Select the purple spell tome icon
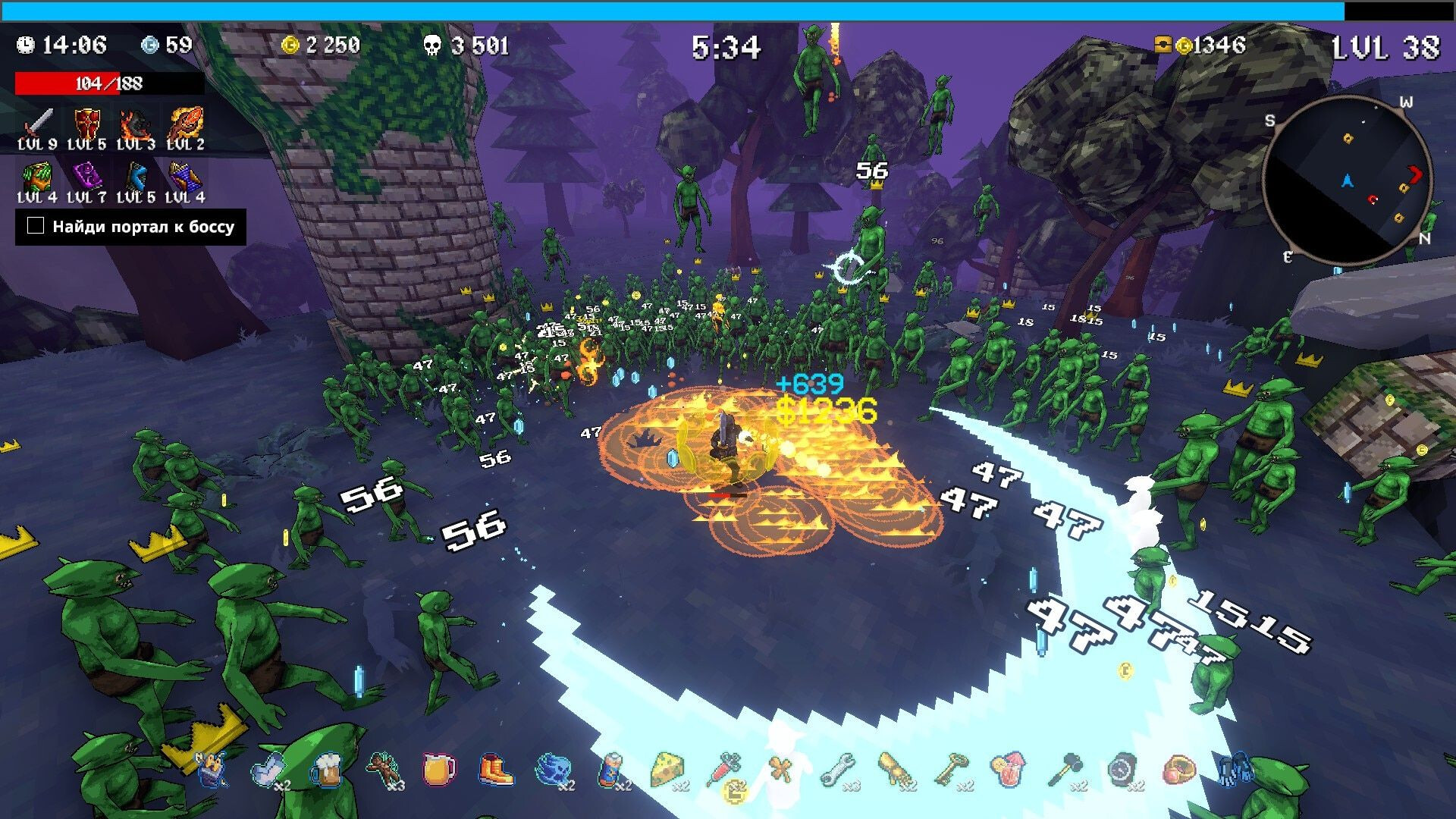1456x819 pixels. [x=86, y=177]
